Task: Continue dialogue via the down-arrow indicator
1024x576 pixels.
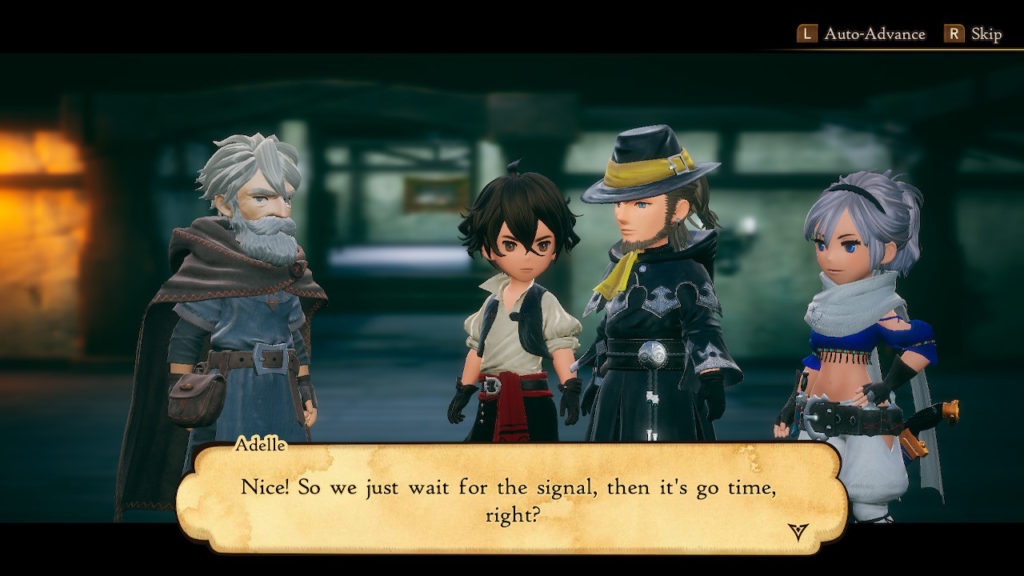Action: tap(797, 531)
